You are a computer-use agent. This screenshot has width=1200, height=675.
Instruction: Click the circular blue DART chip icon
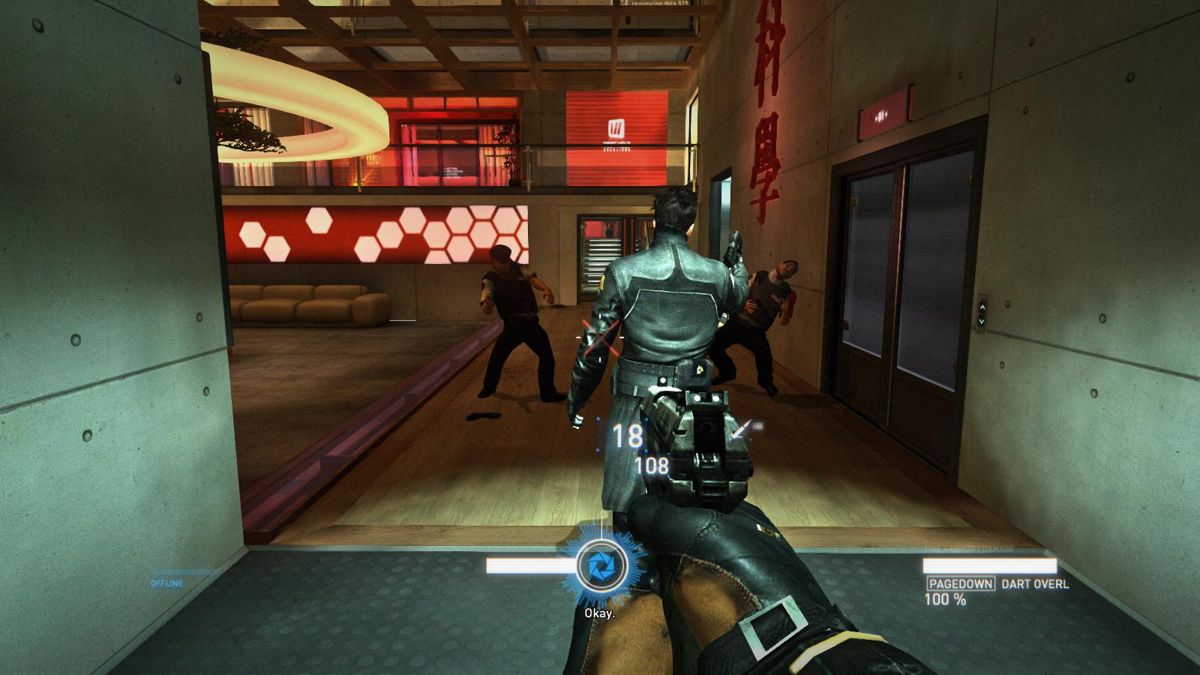click(x=603, y=567)
